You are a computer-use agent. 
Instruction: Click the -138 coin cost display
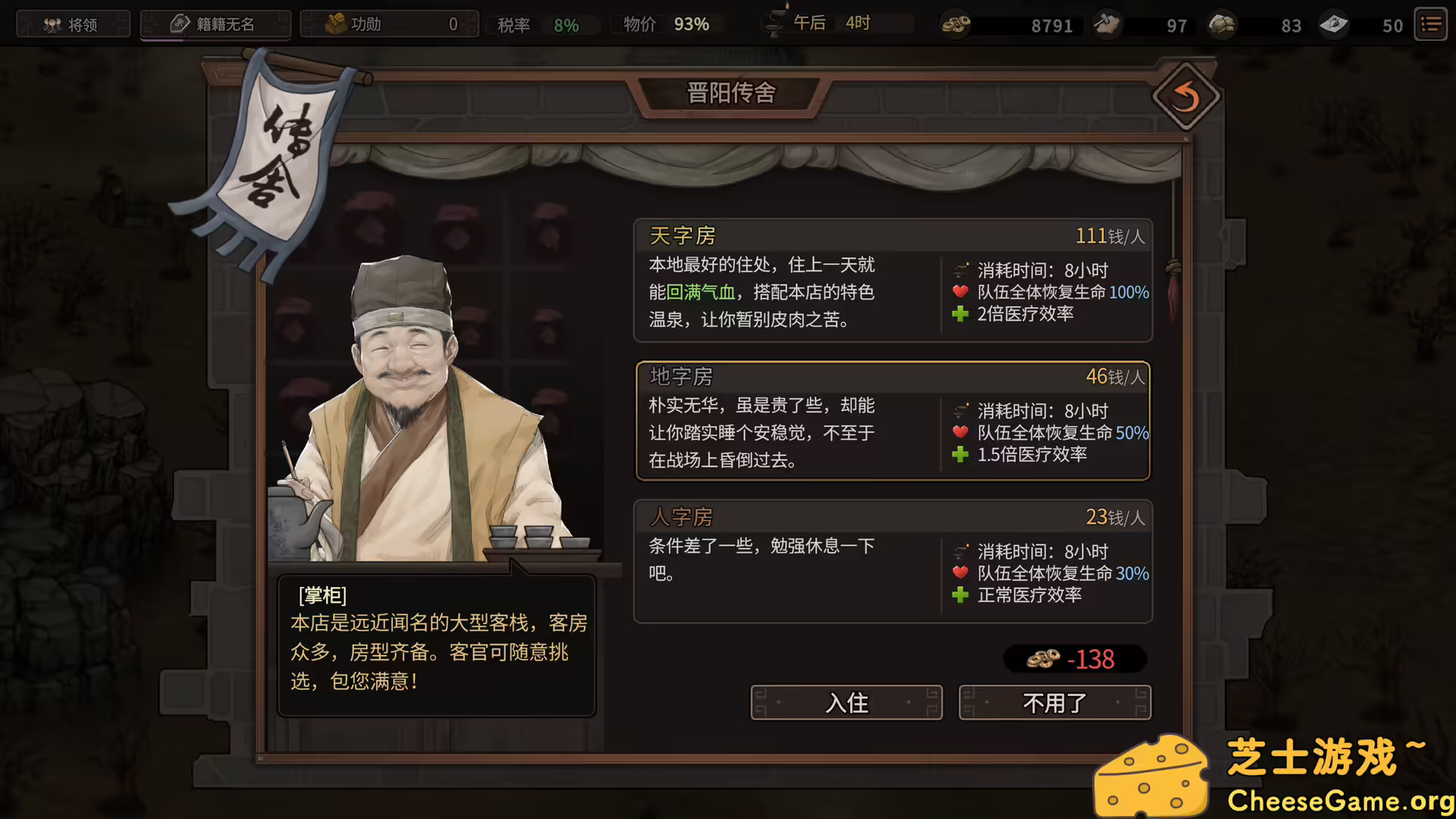coord(1074,659)
